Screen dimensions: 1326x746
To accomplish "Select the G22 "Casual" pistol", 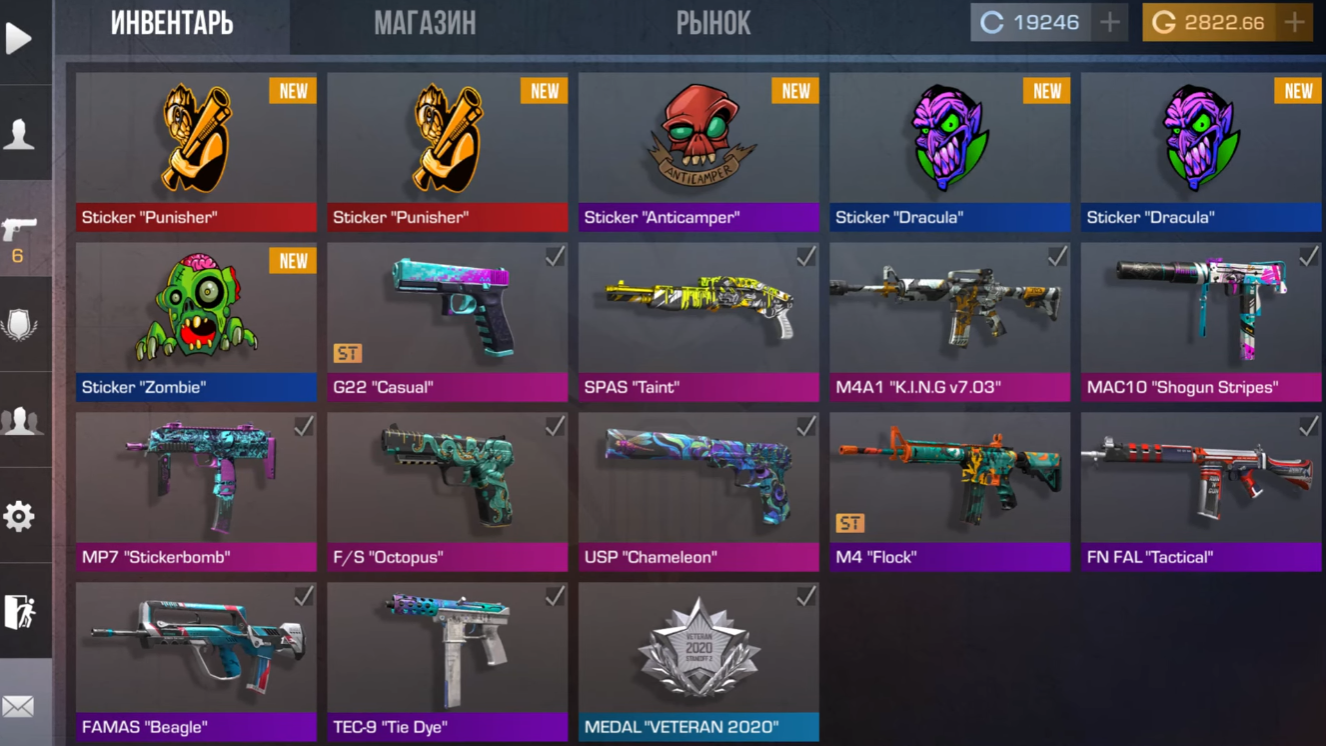I will (447, 320).
